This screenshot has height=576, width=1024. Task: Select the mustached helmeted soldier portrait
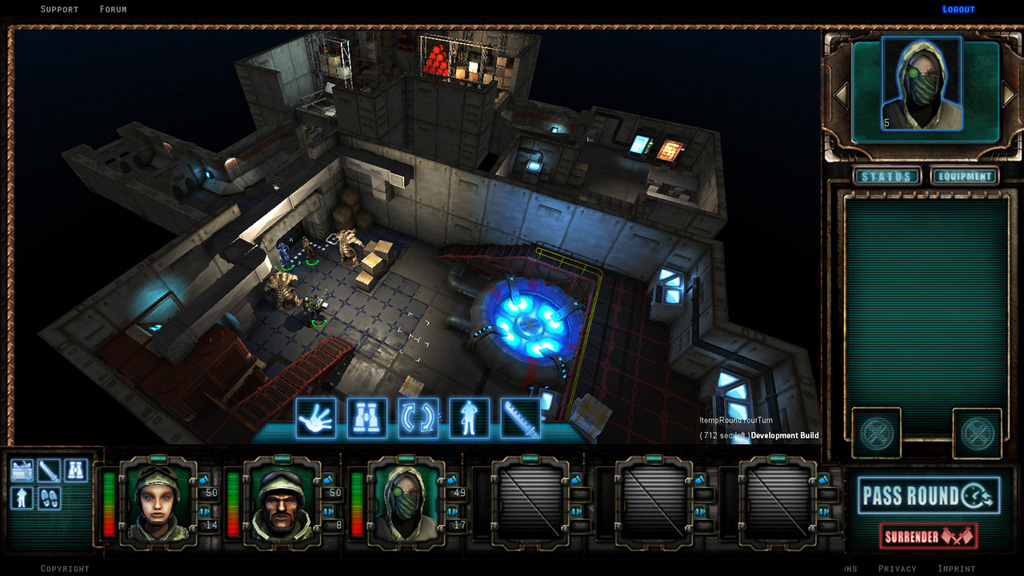pyautogui.click(x=281, y=501)
